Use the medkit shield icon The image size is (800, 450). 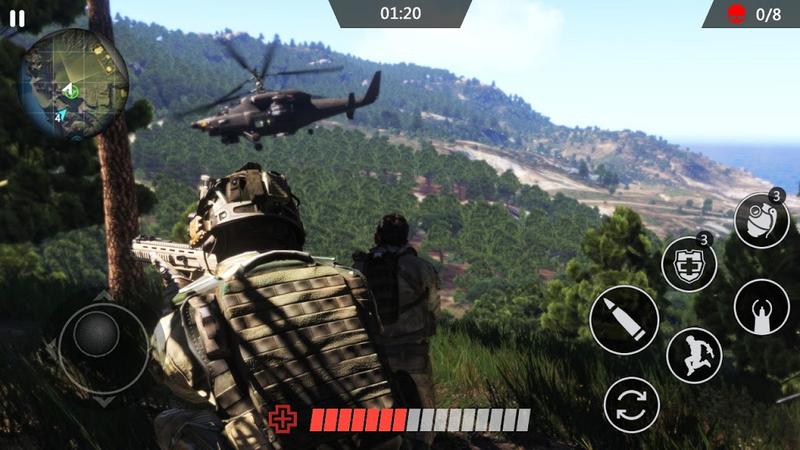689,265
